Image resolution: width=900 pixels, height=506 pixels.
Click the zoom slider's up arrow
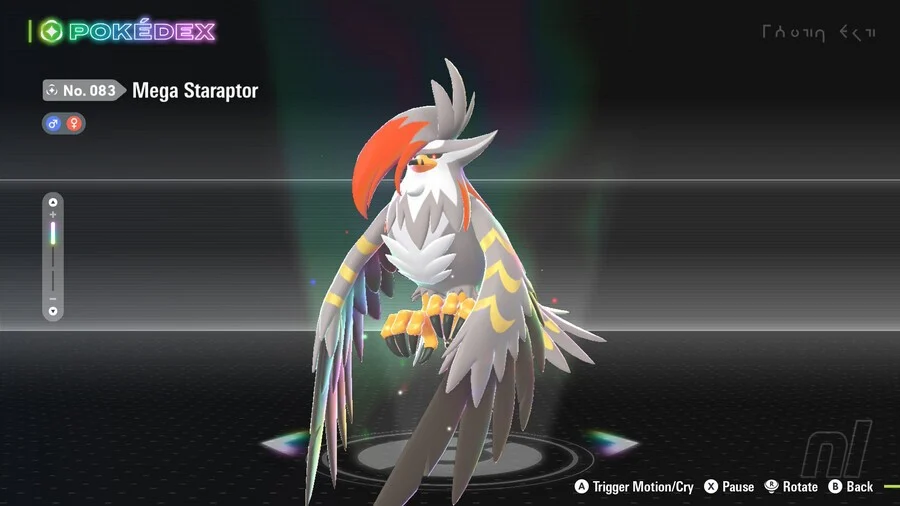coord(54,202)
